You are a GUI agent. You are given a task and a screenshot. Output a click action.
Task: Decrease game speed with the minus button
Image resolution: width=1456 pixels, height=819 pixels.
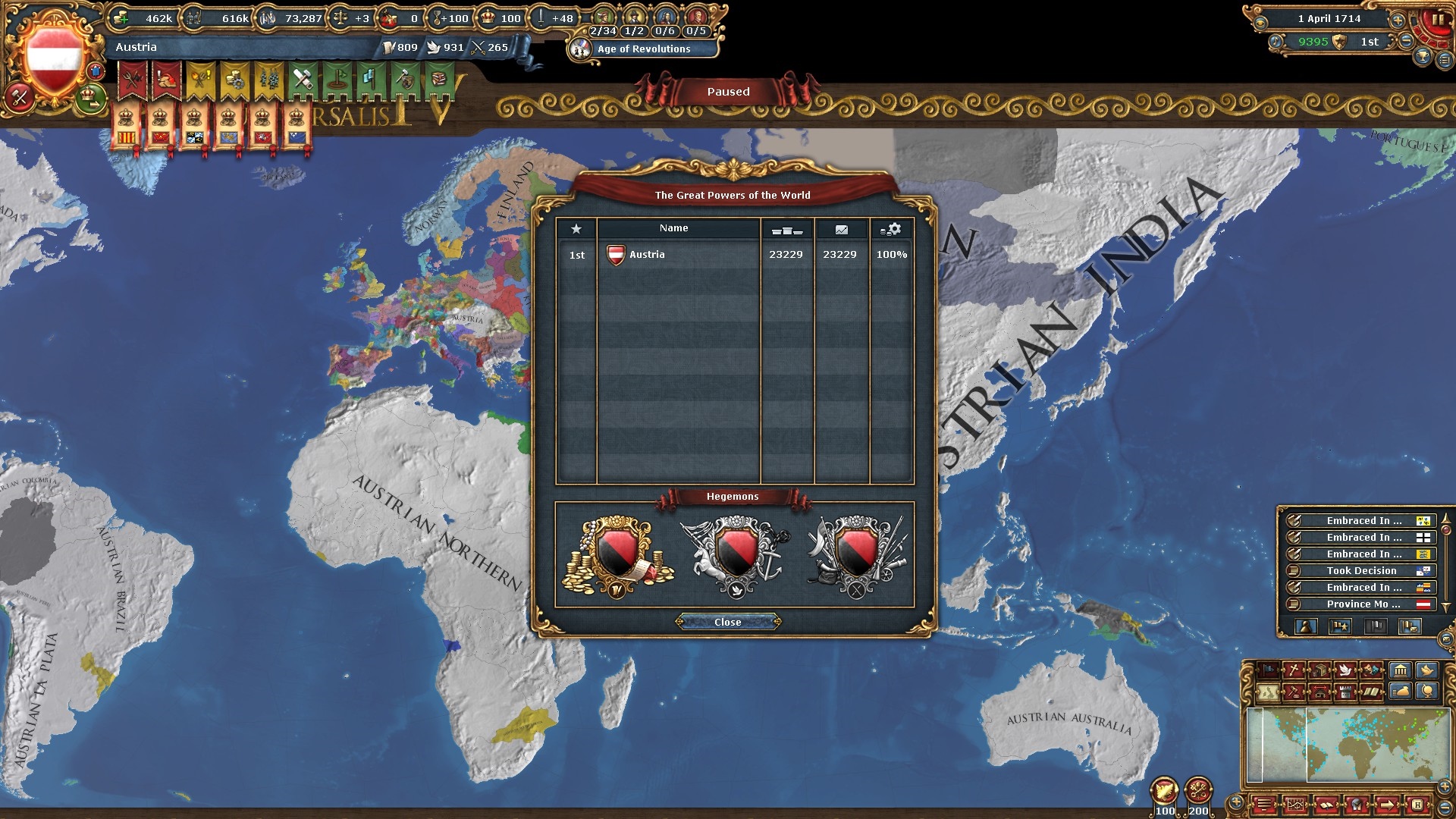[1406, 42]
